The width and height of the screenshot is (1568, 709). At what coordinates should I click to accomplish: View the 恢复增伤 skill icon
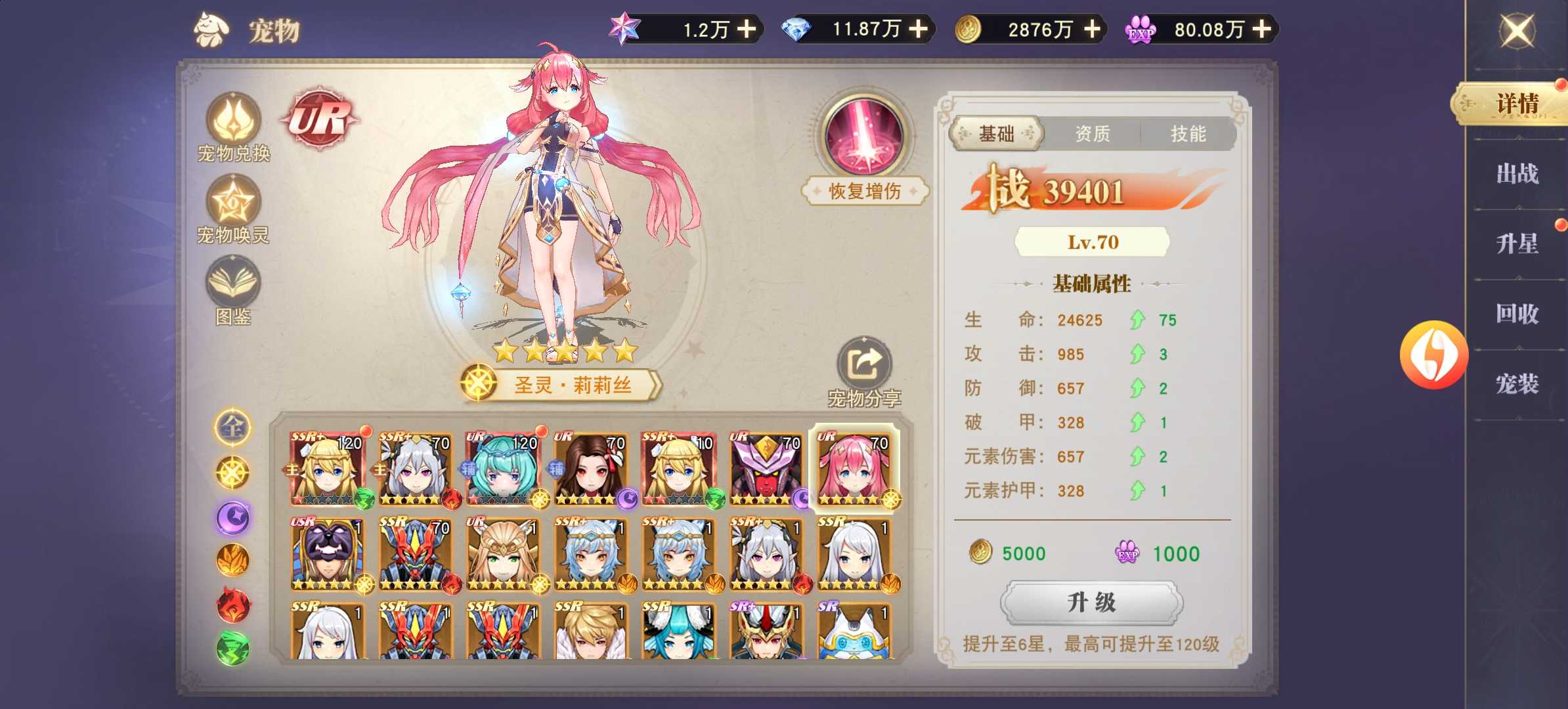click(864, 136)
